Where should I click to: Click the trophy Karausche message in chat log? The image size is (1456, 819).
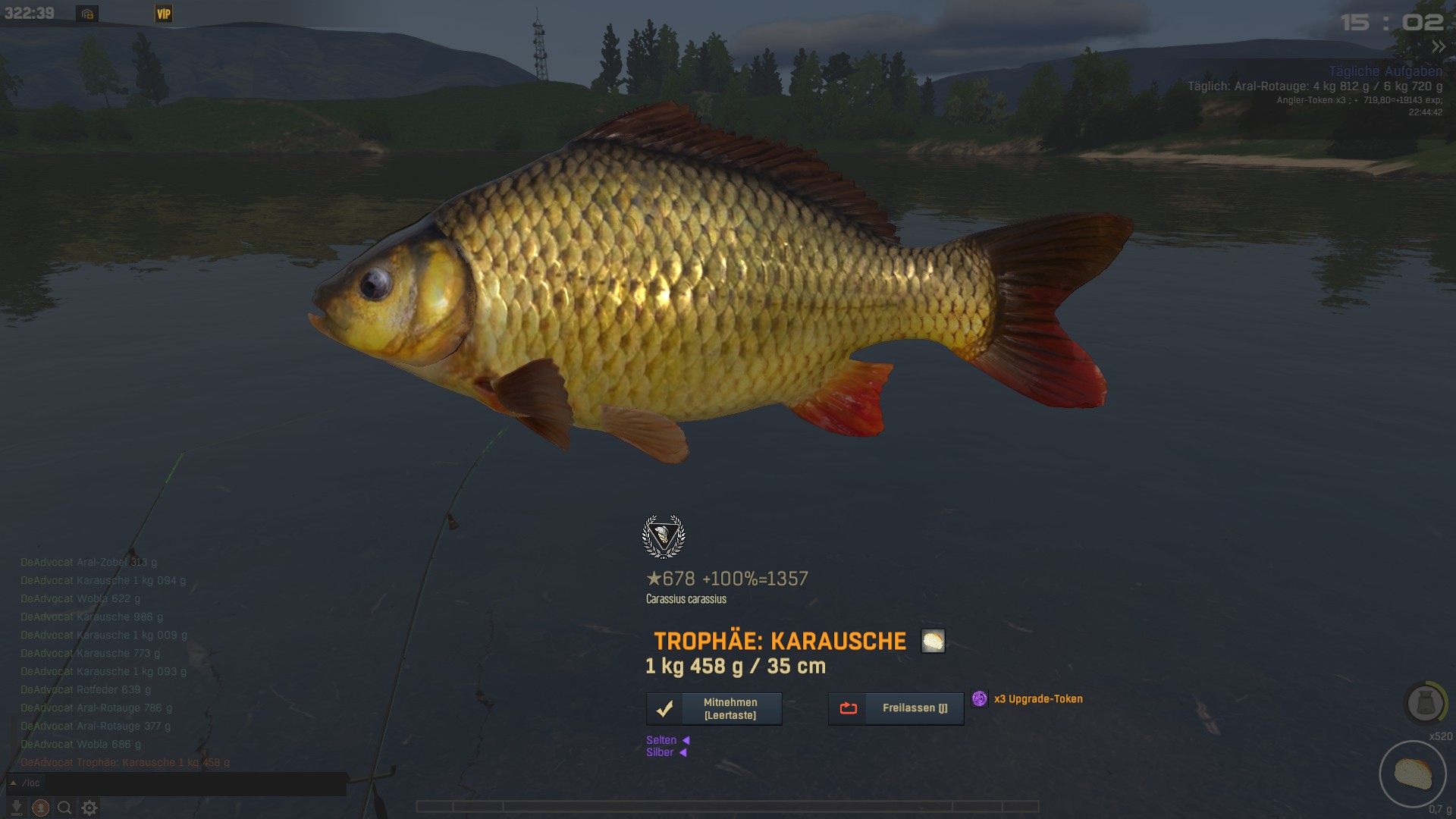click(125, 763)
